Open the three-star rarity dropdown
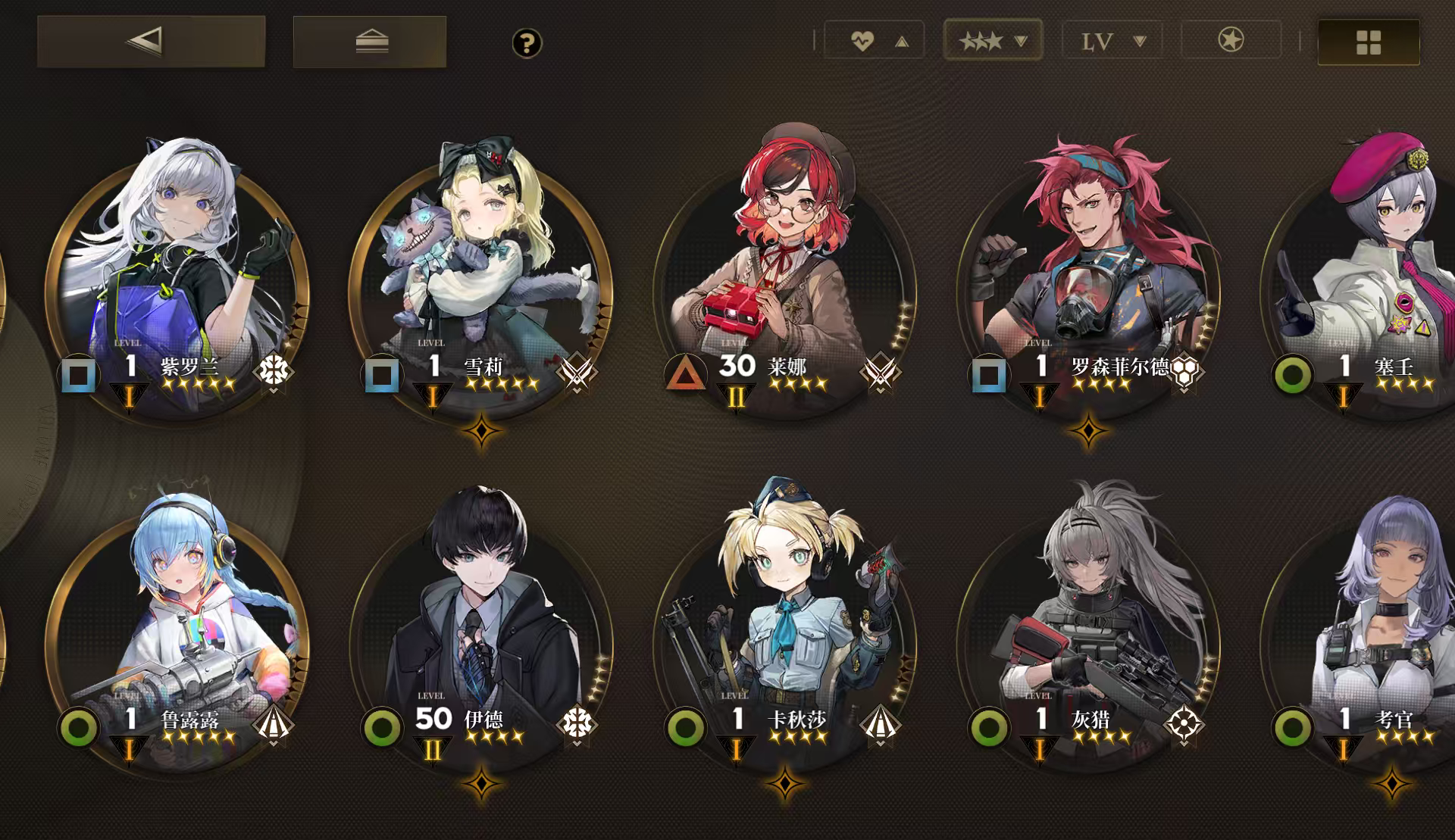The image size is (1455, 840). click(x=993, y=42)
